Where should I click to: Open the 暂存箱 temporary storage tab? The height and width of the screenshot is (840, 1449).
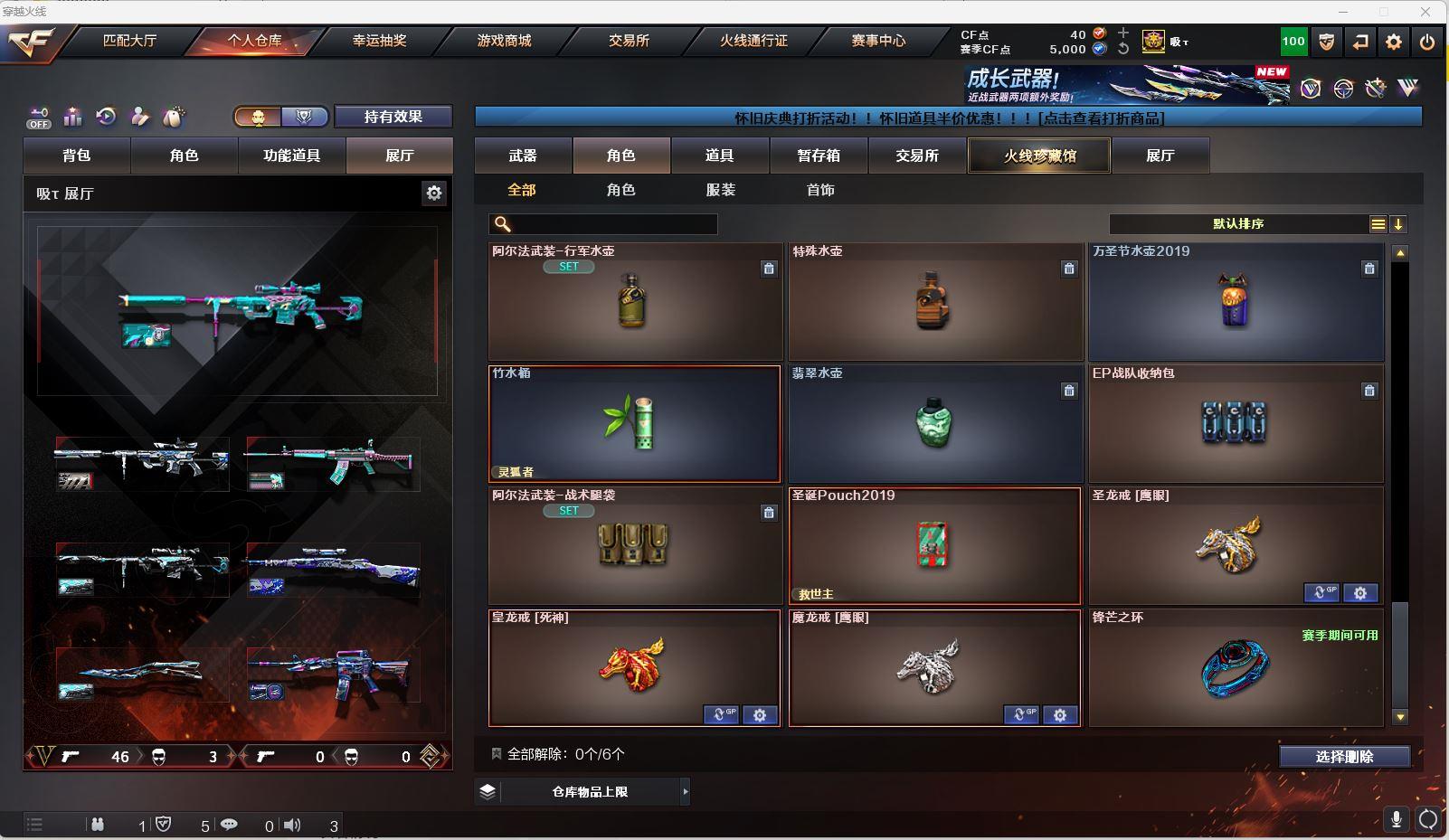pyautogui.click(x=819, y=156)
